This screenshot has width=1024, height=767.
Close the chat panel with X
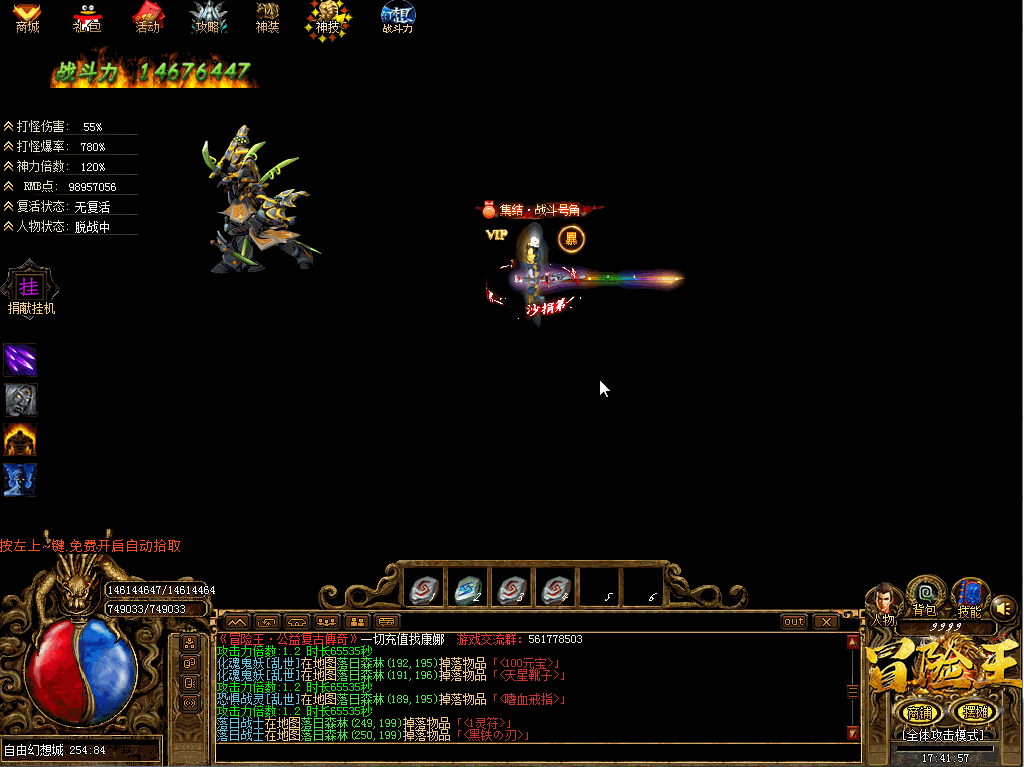point(825,621)
